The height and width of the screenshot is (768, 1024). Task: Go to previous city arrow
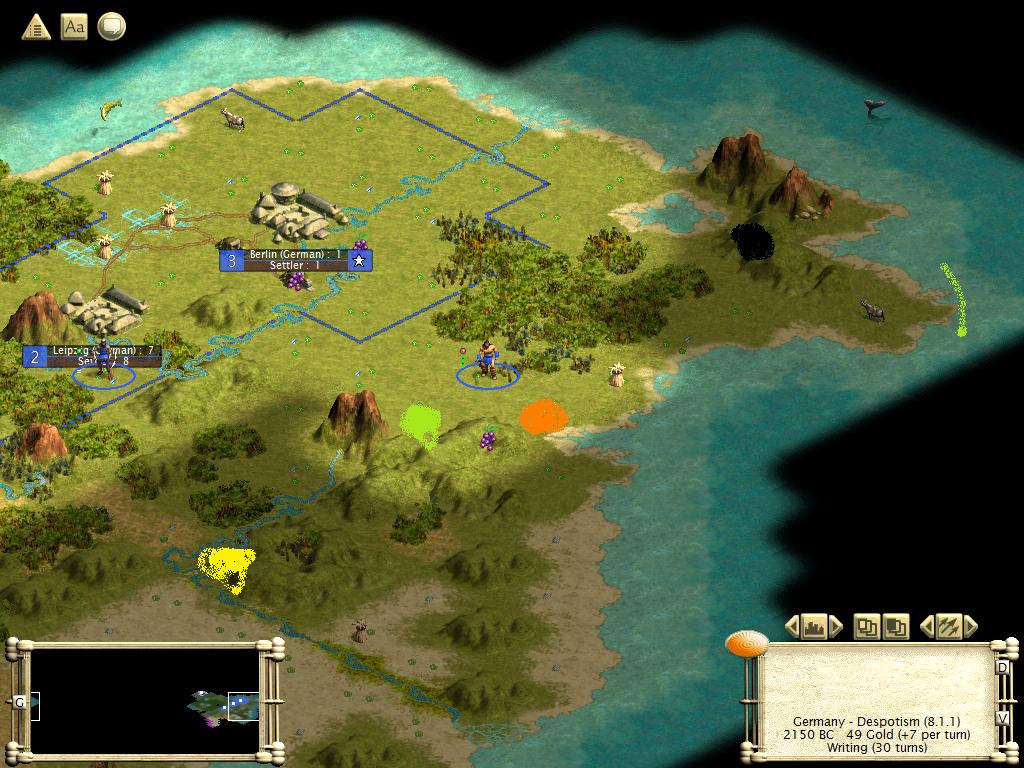[793, 627]
